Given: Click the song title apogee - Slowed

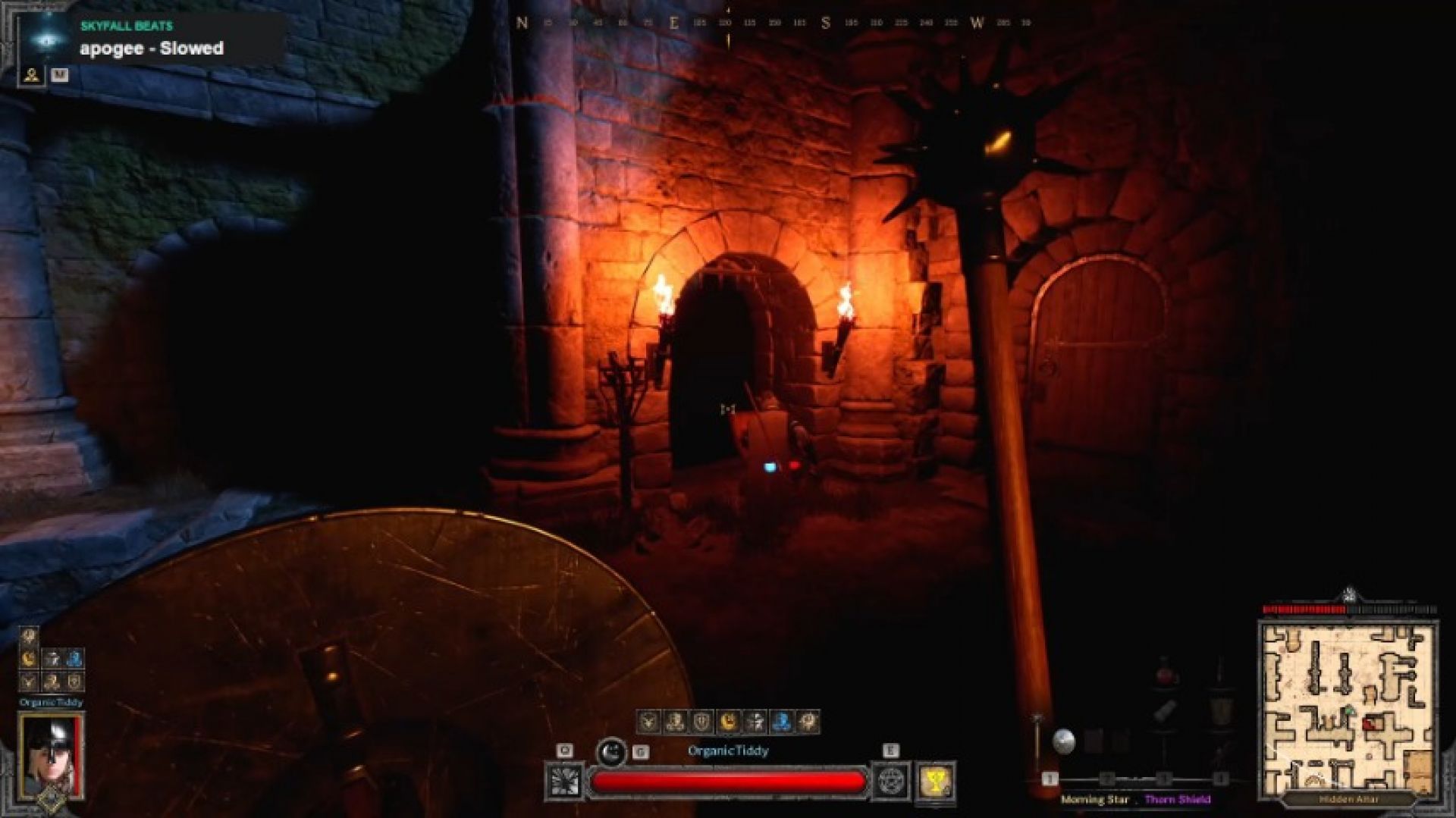Looking at the screenshot, I should [x=150, y=49].
